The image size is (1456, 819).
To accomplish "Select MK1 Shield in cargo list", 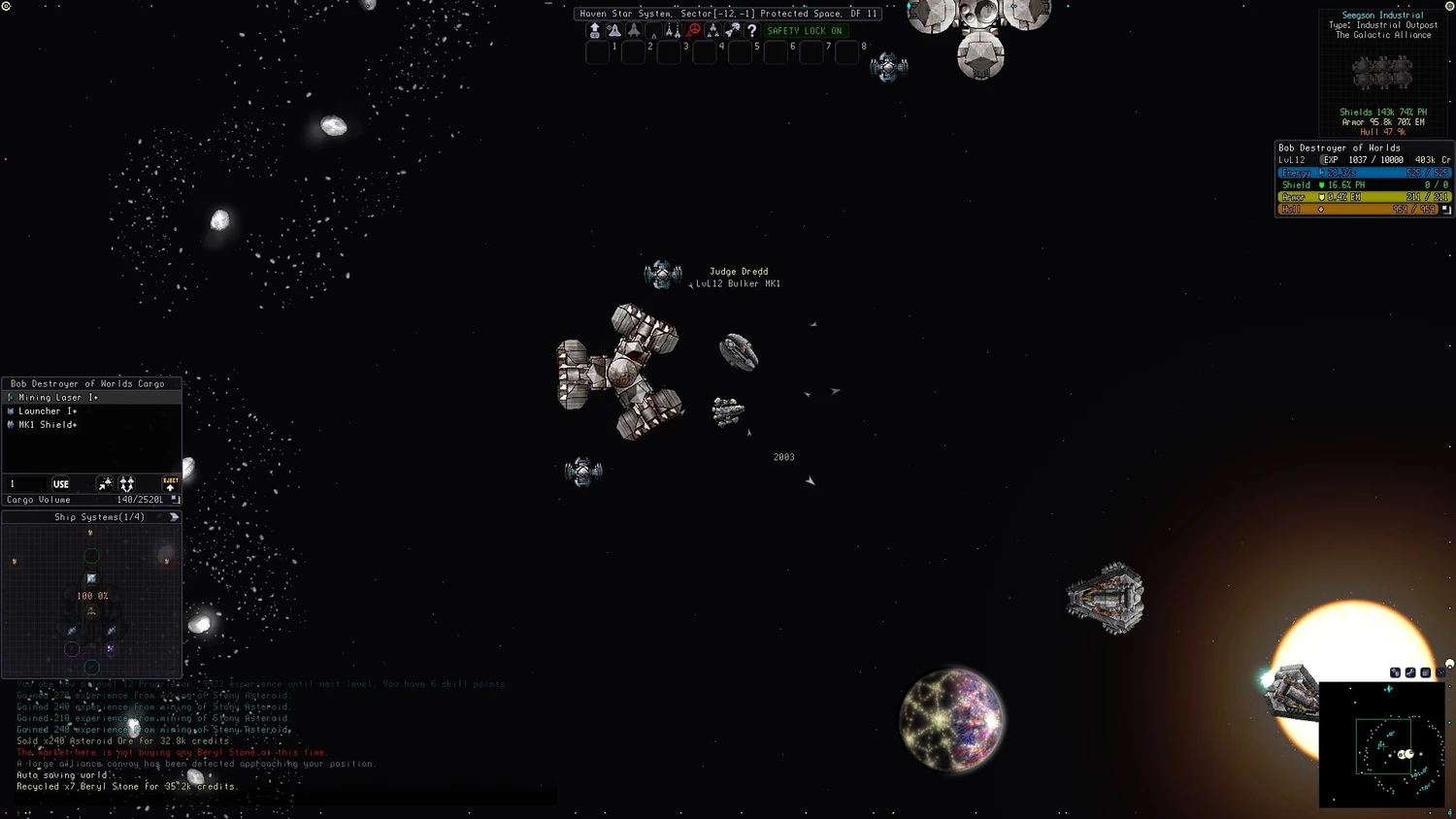I will pyautogui.click(x=48, y=425).
